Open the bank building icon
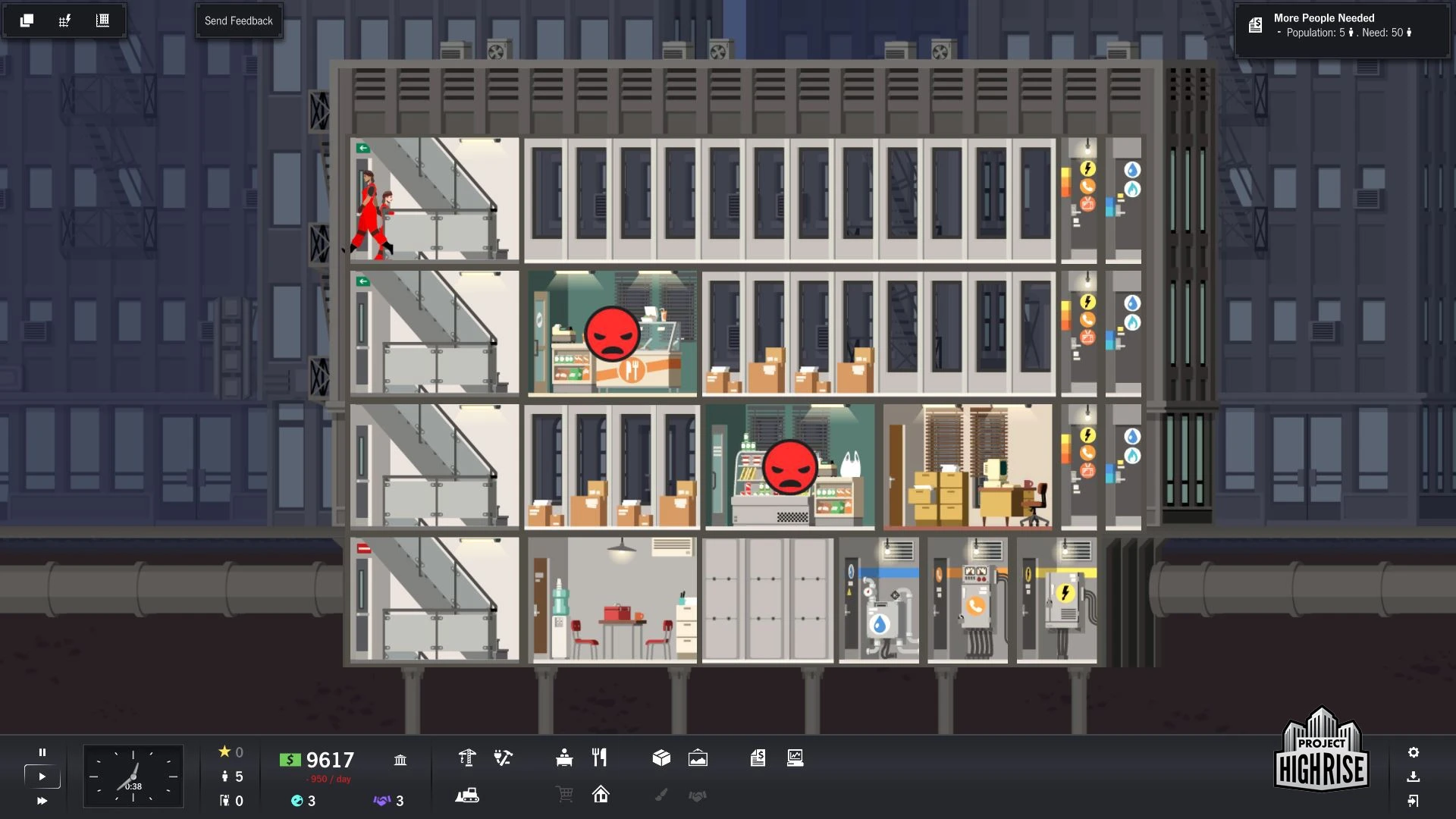This screenshot has width=1456, height=819. (x=400, y=759)
